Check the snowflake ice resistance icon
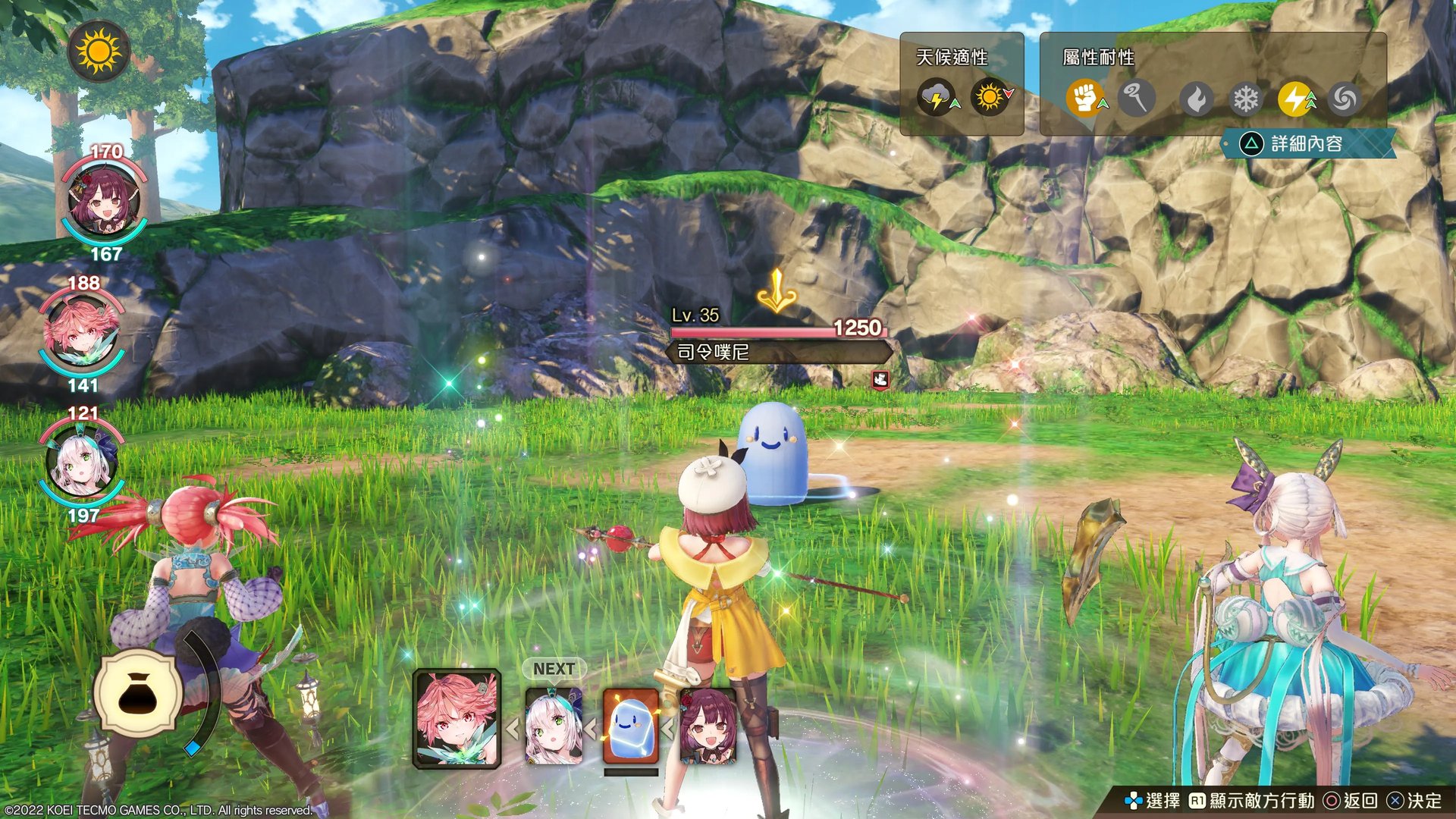The height and width of the screenshot is (819, 1456). [1245, 99]
